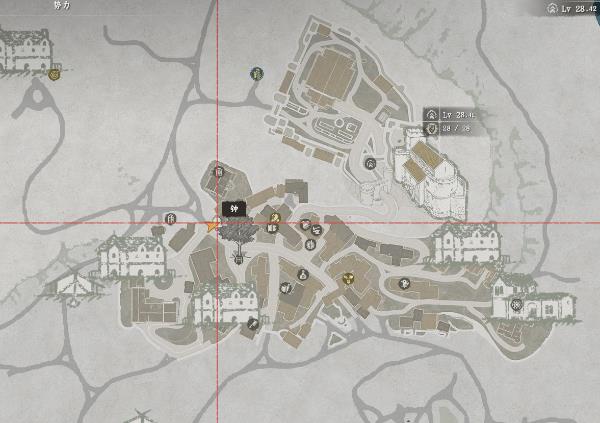Select the round marker beside the castle
This screenshot has width=600, height=423.
[x=371, y=163]
